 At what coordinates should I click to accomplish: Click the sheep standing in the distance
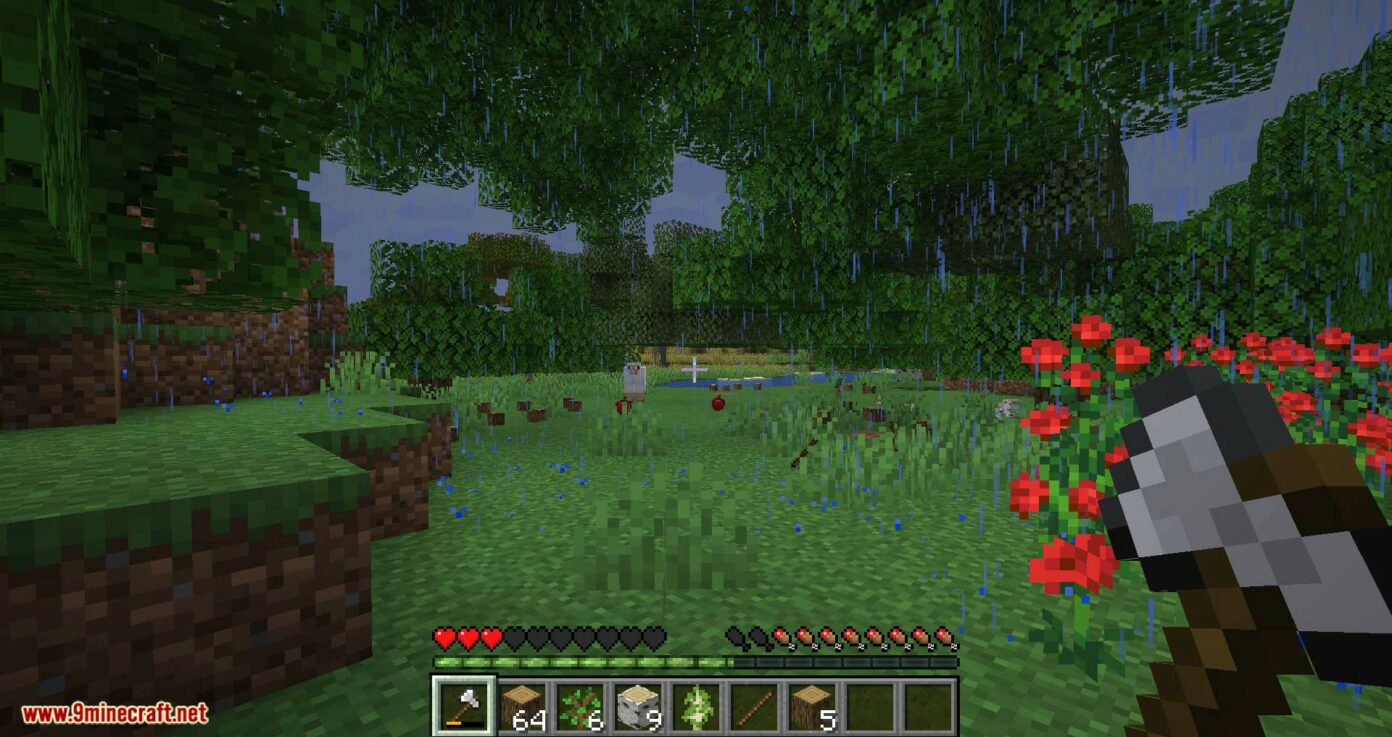click(637, 377)
